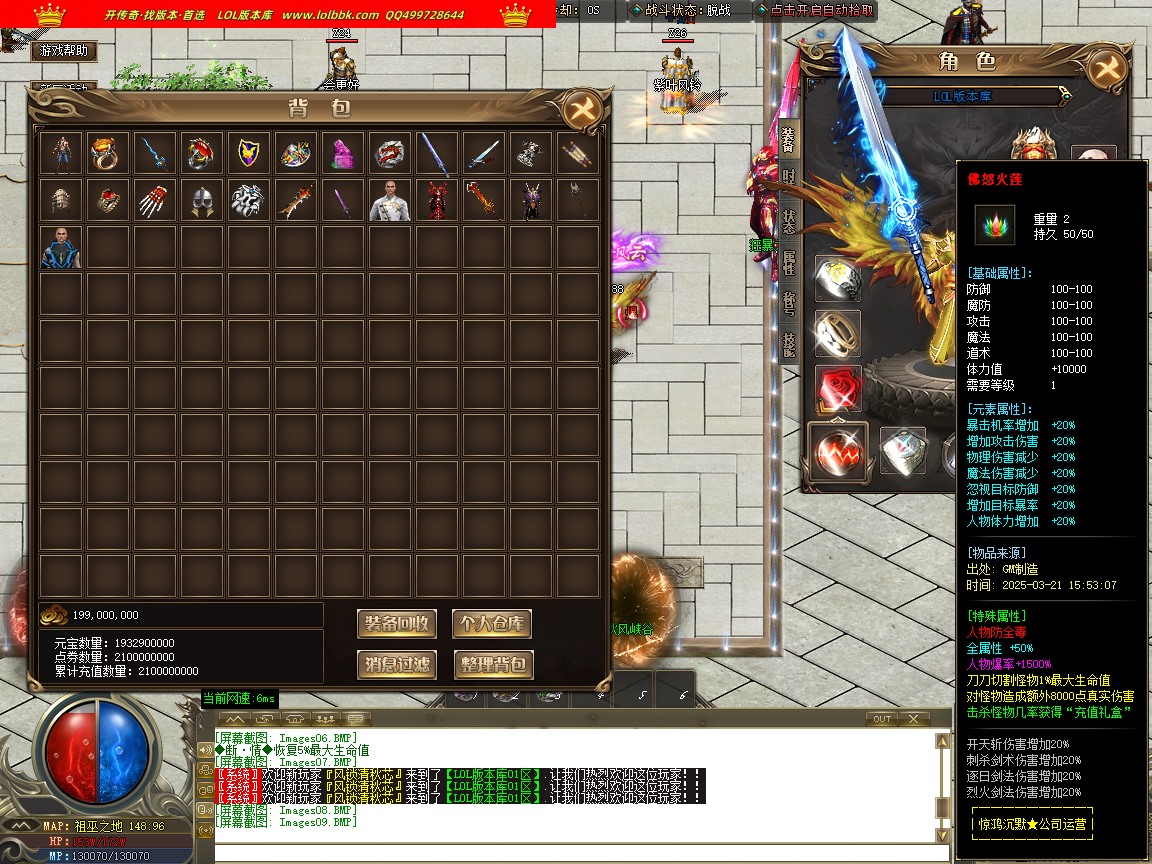The image size is (1152, 864).
Task: Open the 游戏帮助 game help
Action: [65, 50]
